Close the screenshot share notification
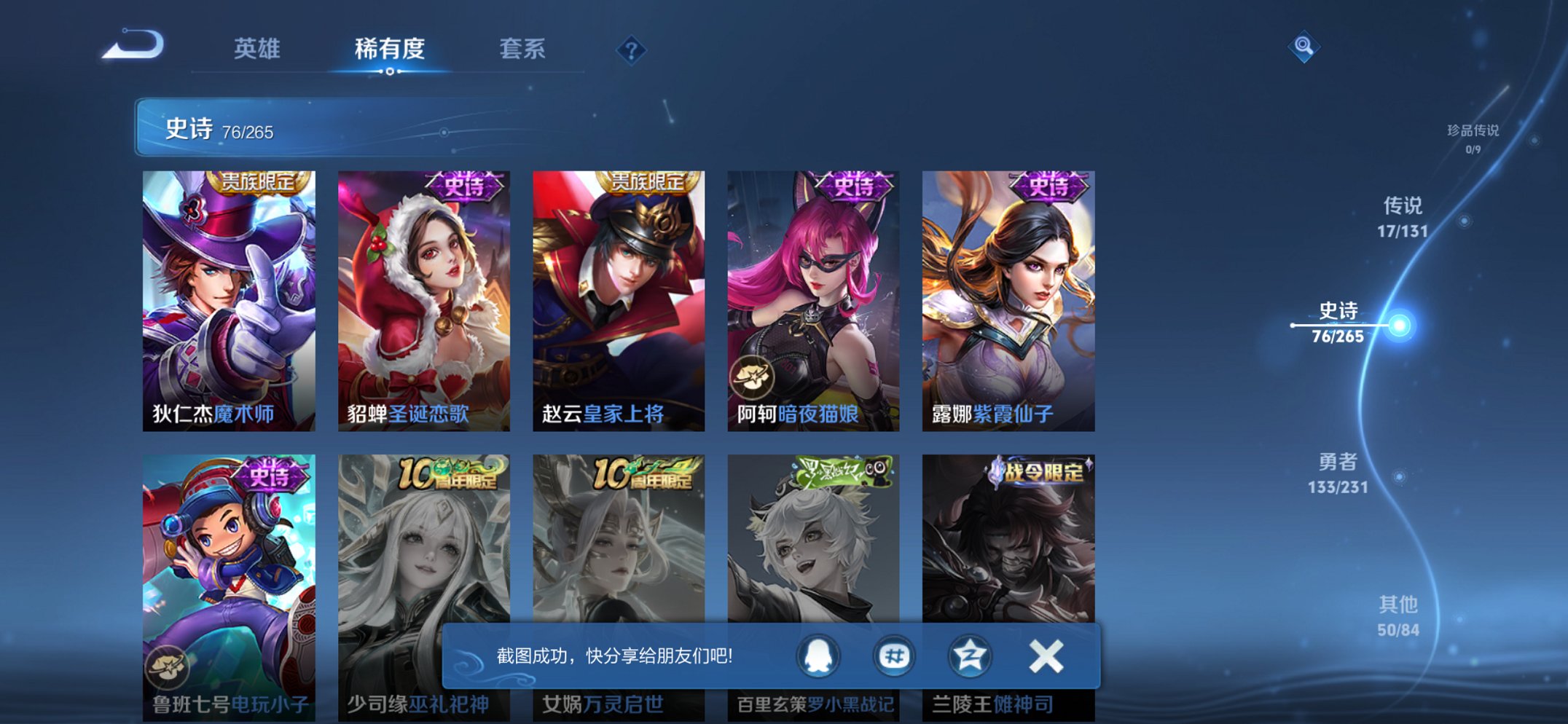The image size is (1568, 724). (x=1045, y=655)
